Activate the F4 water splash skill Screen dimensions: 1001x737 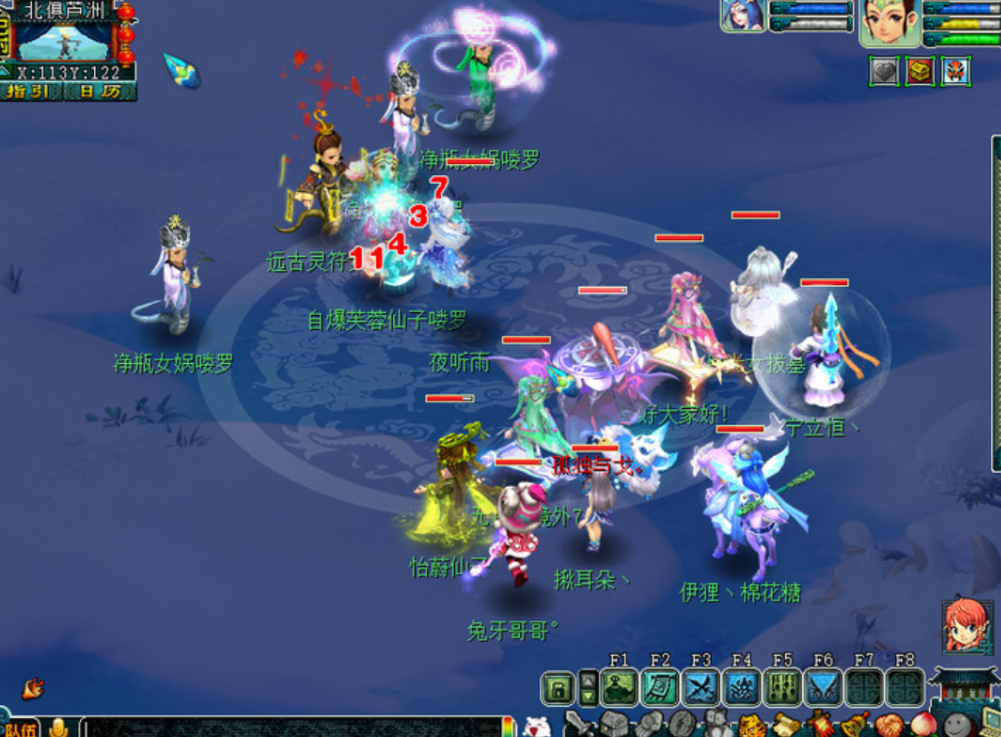[x=742, y=688]
